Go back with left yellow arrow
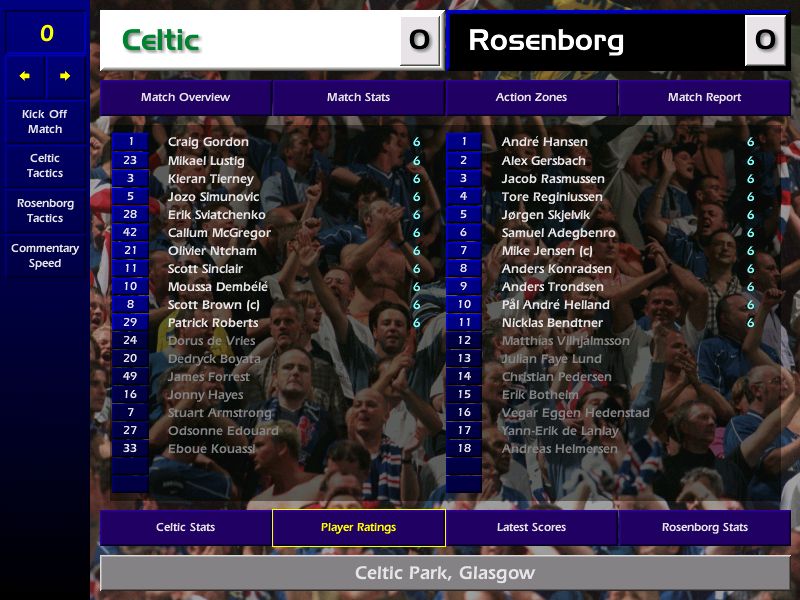Viewport: 800px width, 600px height. coord(25,76)
